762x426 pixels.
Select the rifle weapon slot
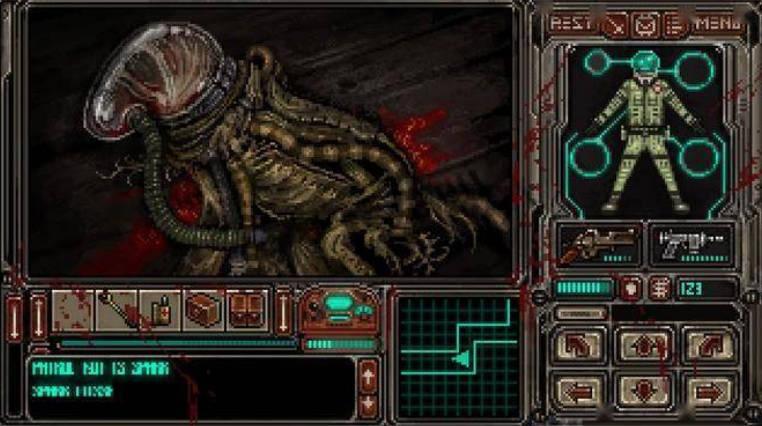pos(597,244)
